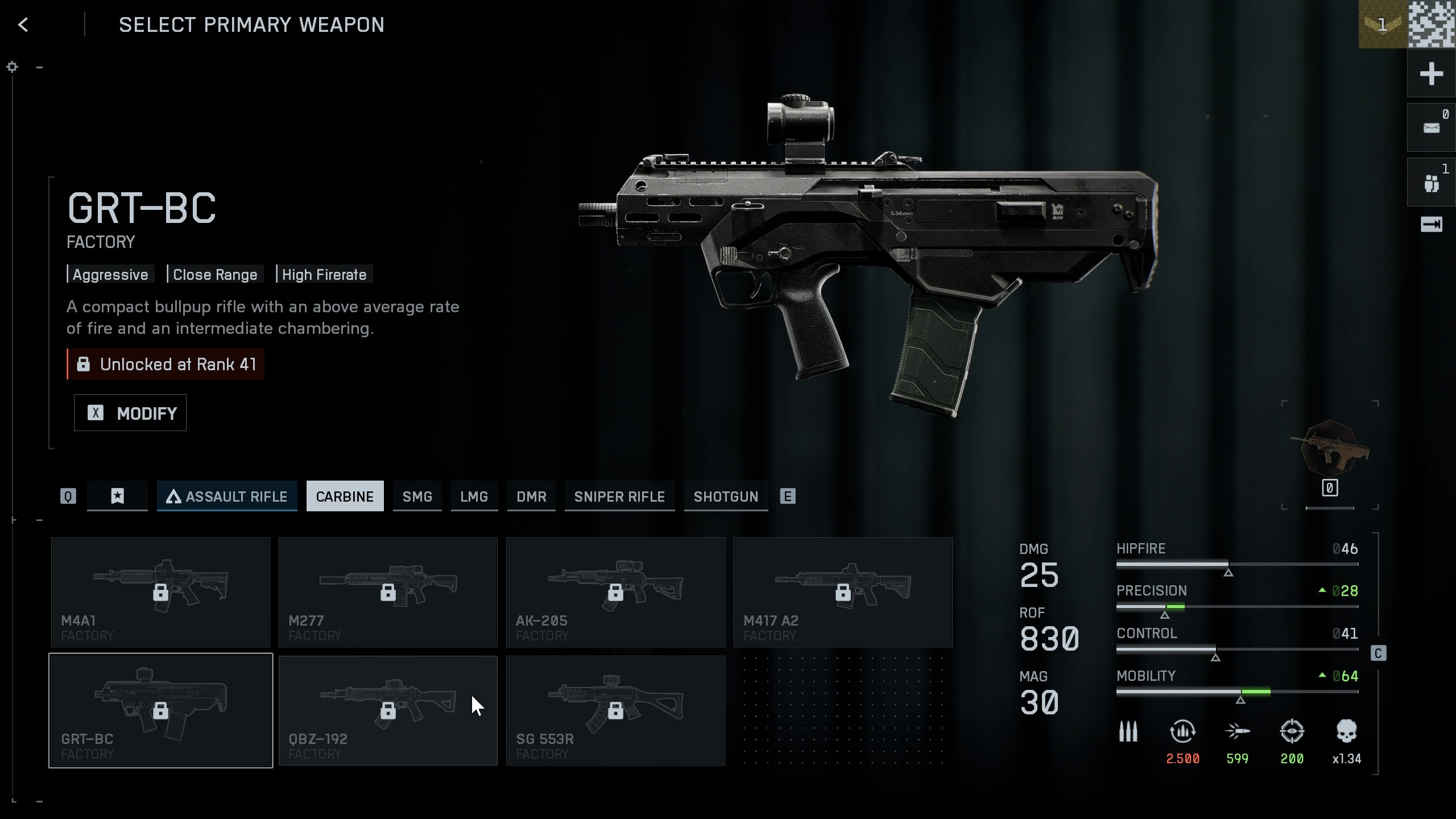1456x819 pixels.
Task: Select the muzzle velocity bullet icon showing 599
Action: click(1239, 734)
